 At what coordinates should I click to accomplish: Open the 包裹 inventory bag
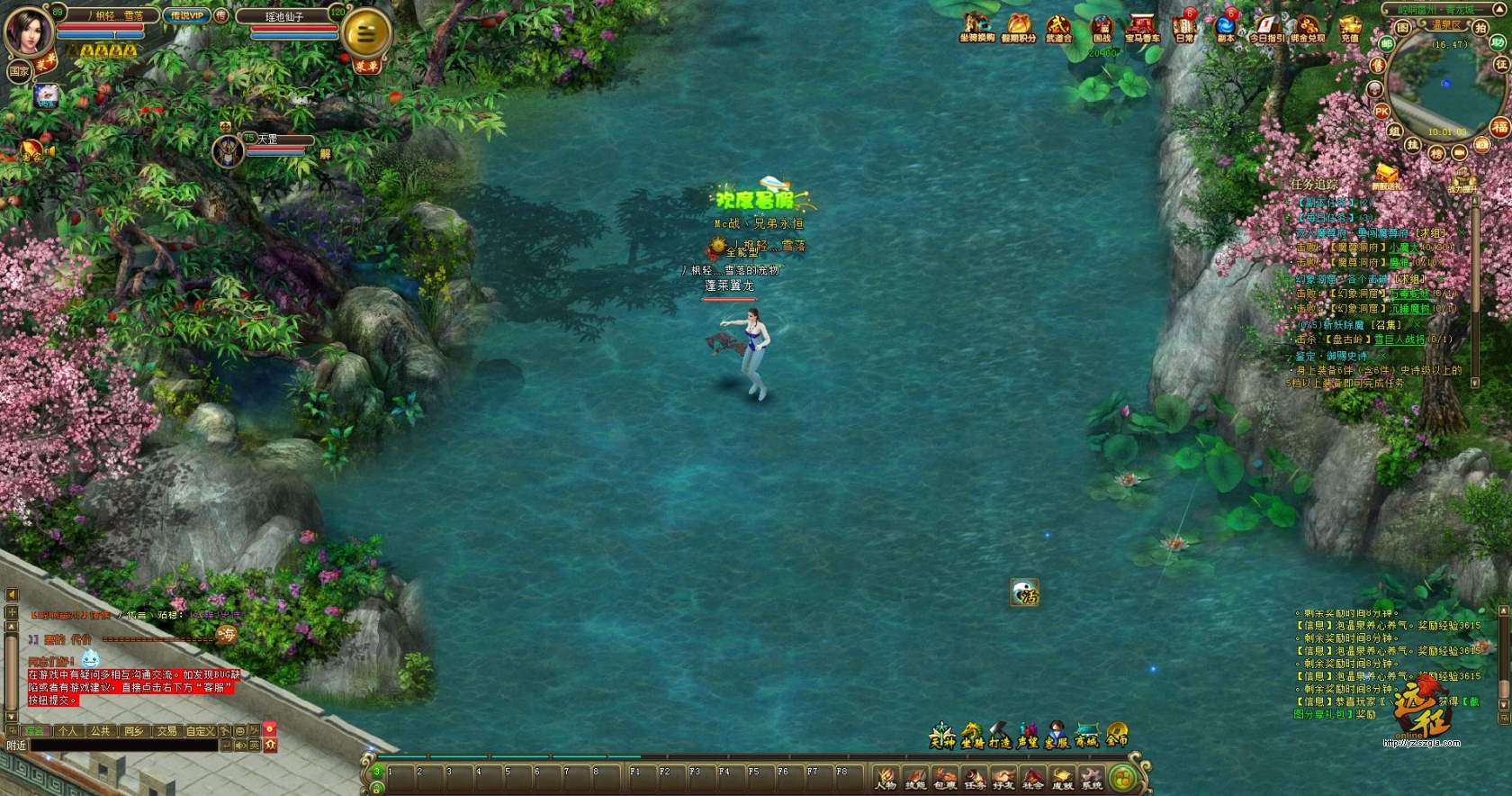[x=945, y=778]
